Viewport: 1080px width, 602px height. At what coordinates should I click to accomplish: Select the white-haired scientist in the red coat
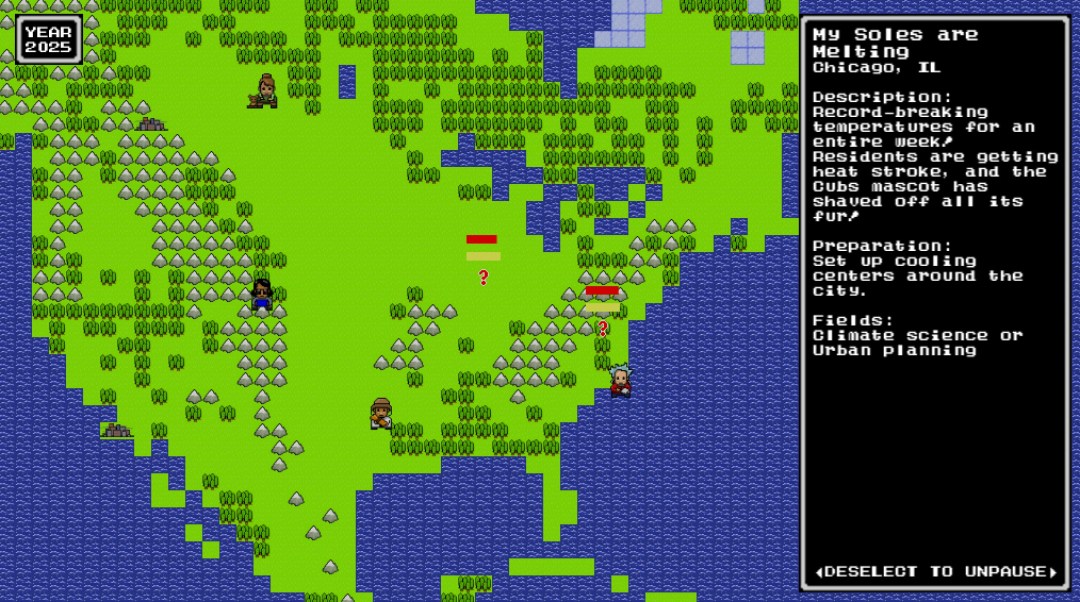pyautogui.click(x=620, y=380)
